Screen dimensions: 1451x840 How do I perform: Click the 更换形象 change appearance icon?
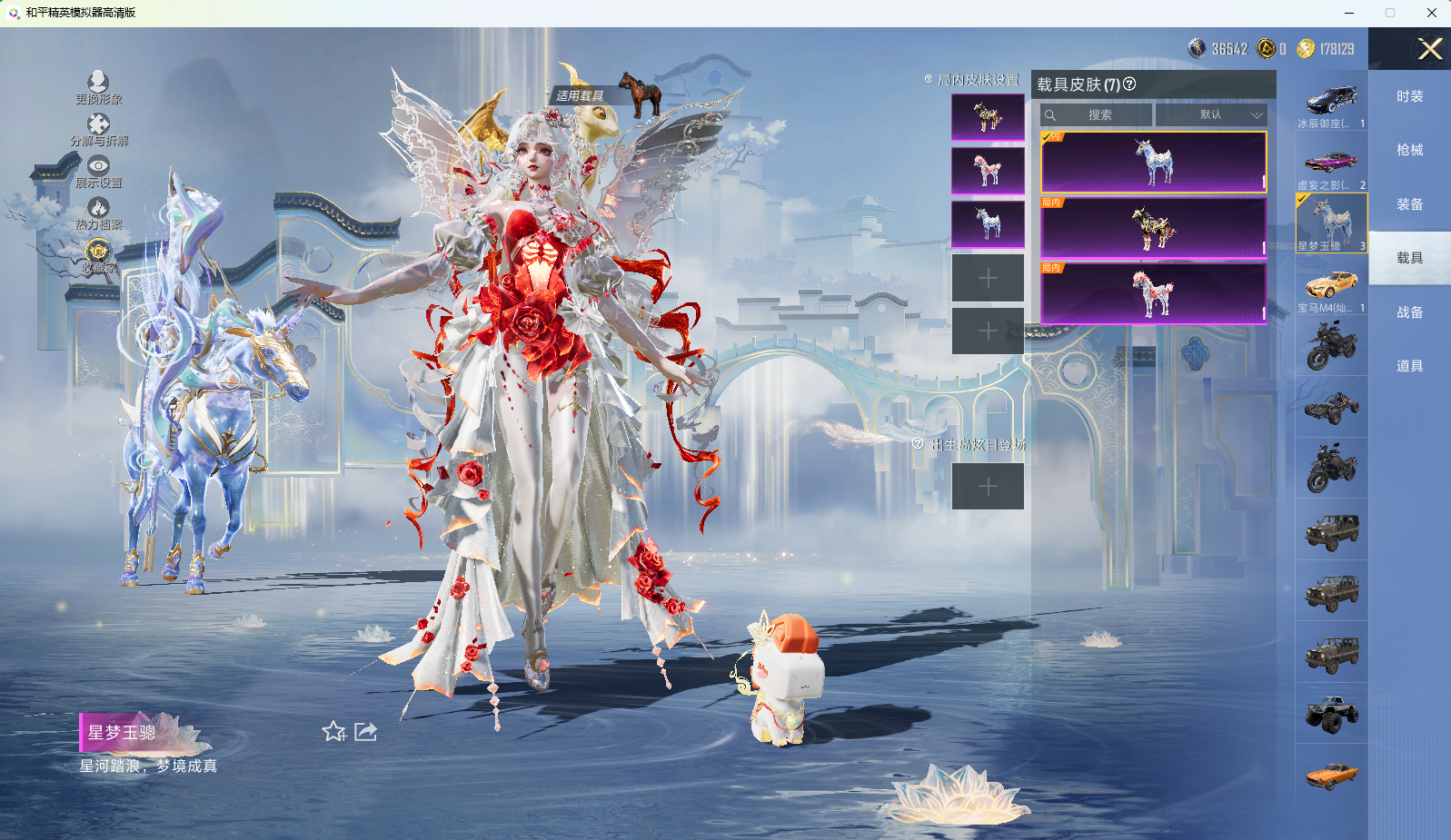(x=98, y=84)
